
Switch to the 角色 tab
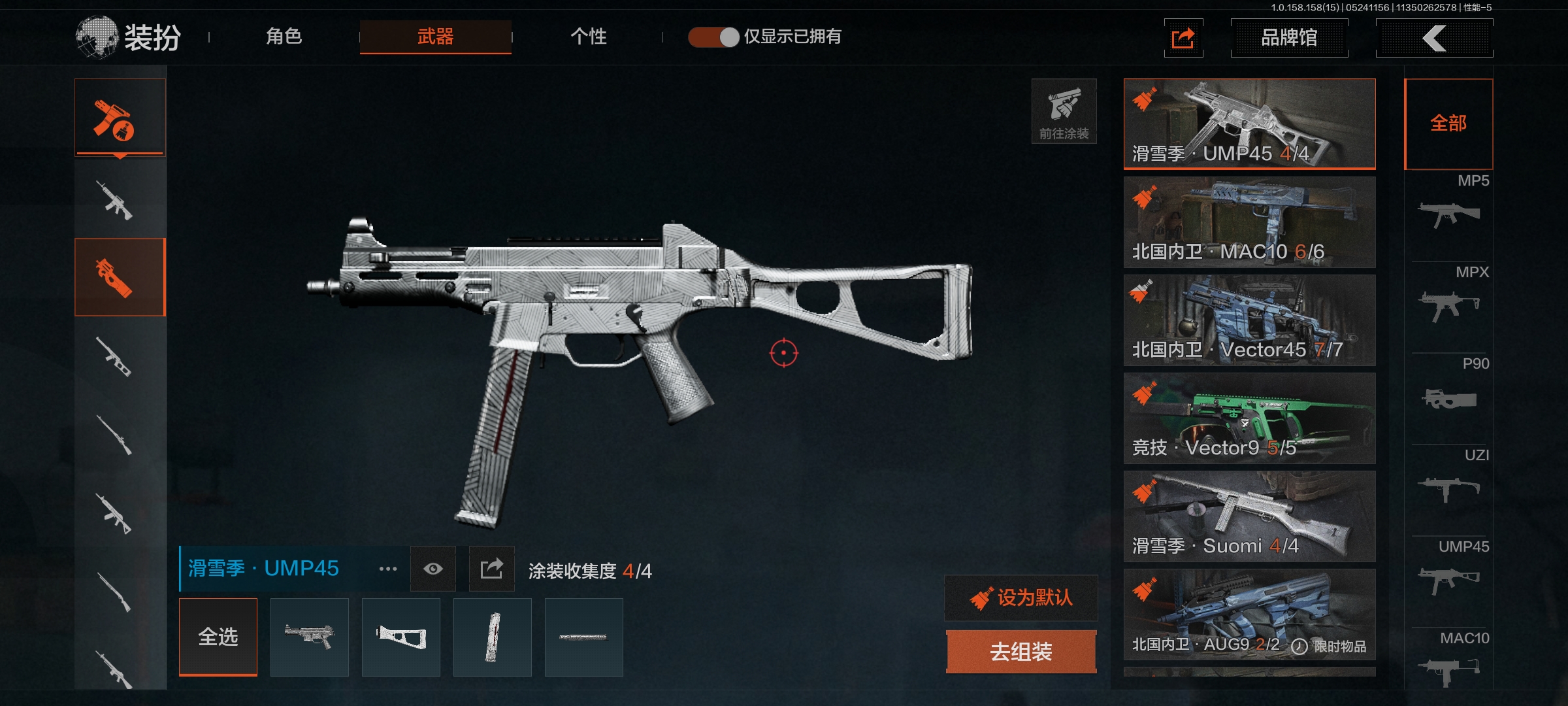[284, 37]
